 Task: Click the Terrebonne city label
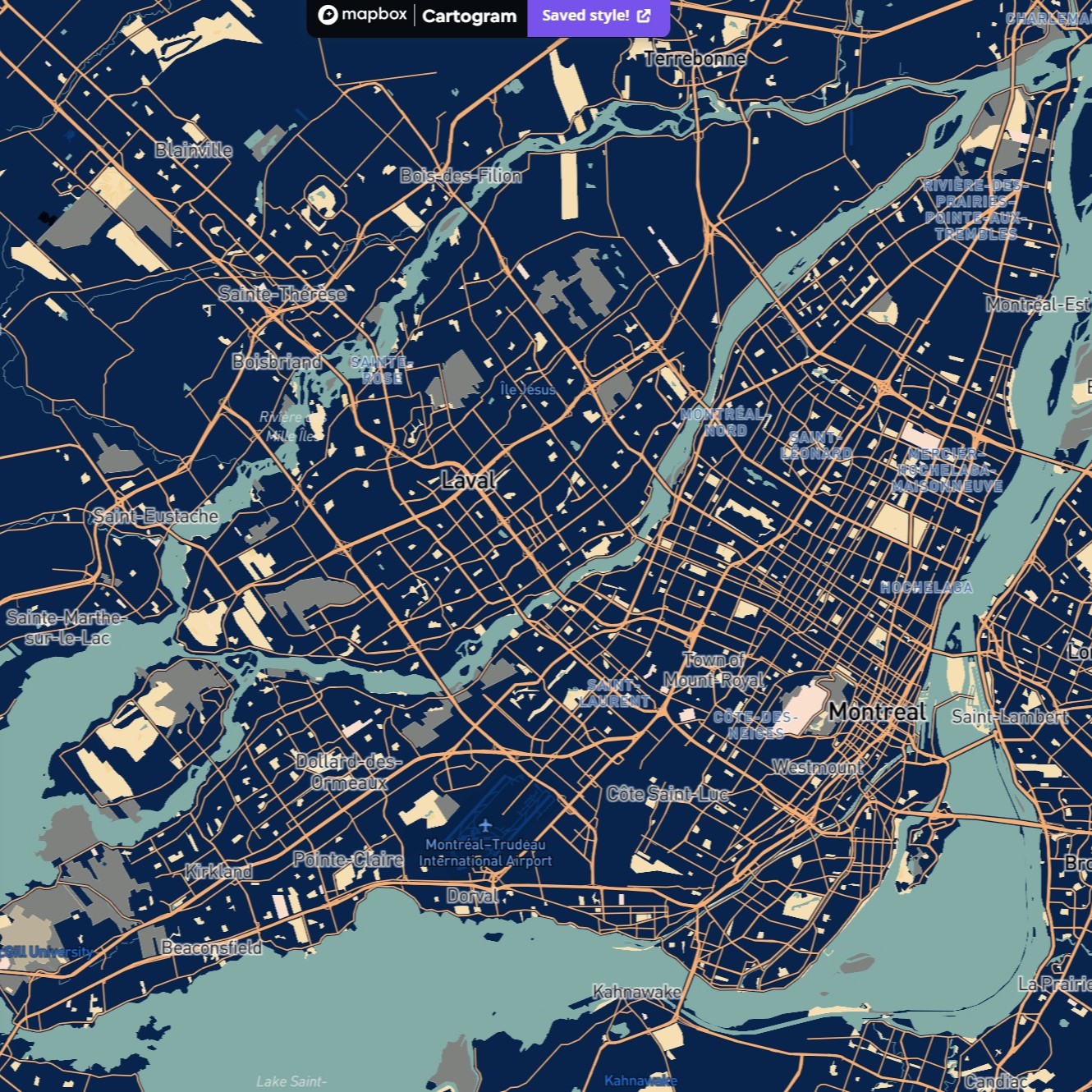(x=695, y=59)
